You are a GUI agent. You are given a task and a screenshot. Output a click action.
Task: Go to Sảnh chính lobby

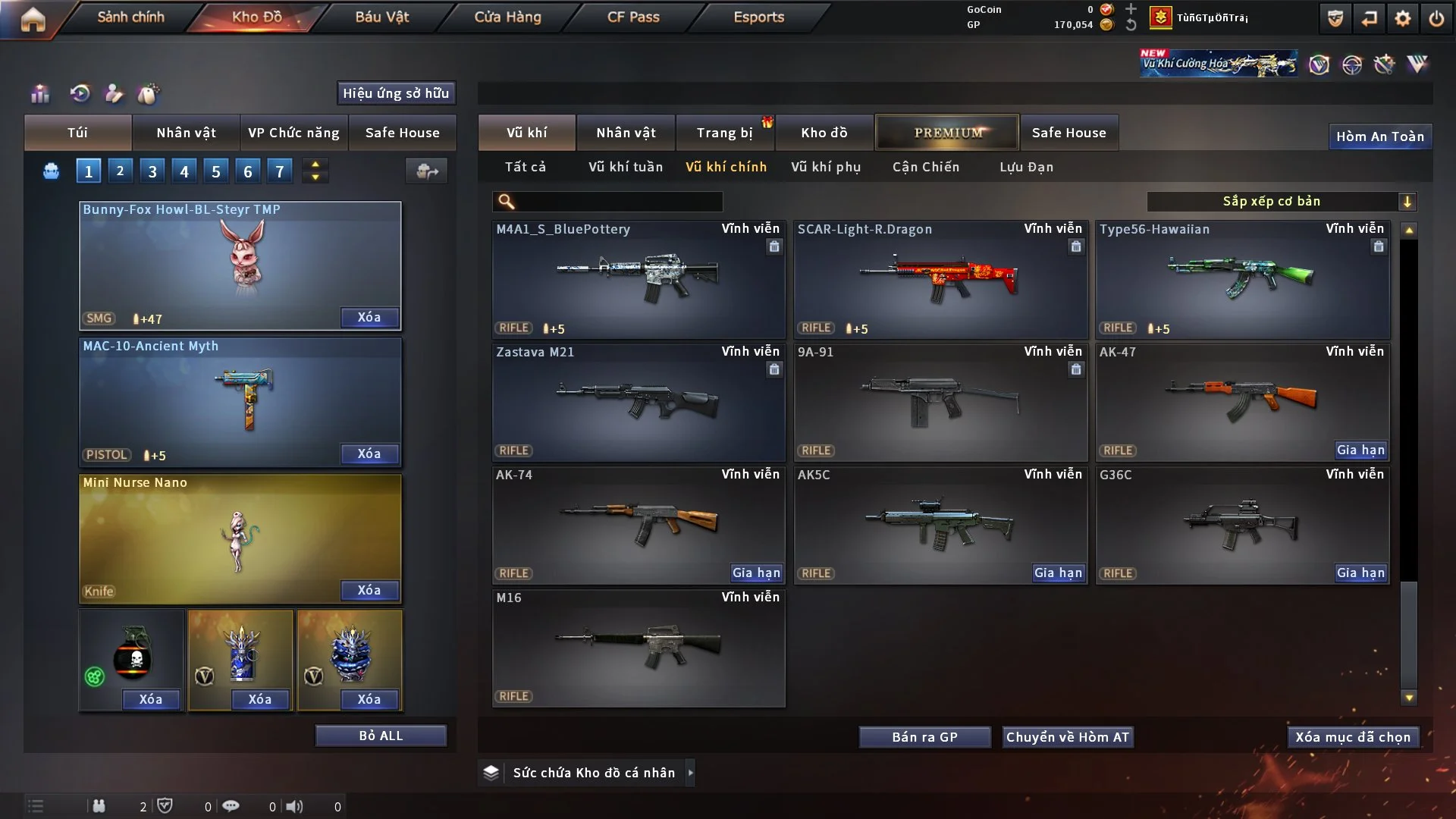coord(130,17)
